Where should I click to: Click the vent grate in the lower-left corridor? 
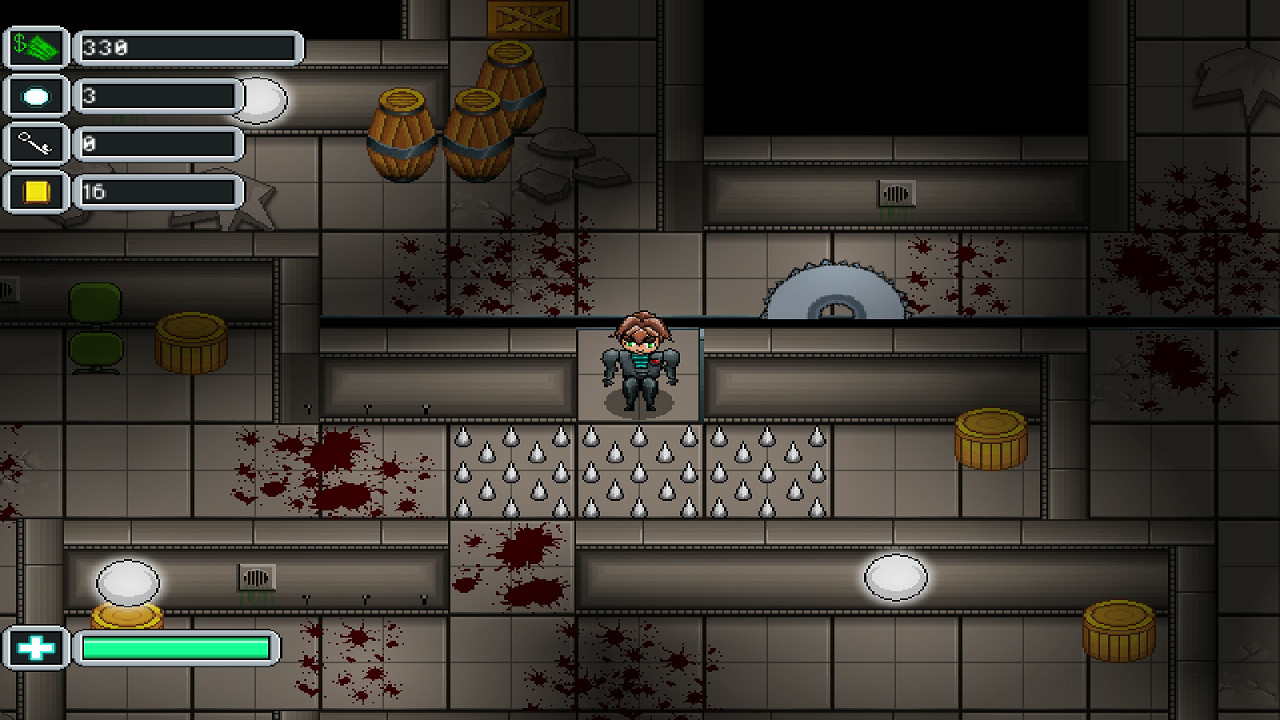pos(257,577)
